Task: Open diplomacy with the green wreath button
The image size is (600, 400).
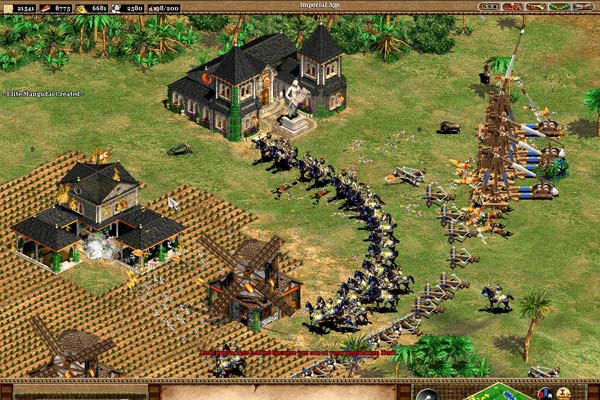Action: coord(559,6)
